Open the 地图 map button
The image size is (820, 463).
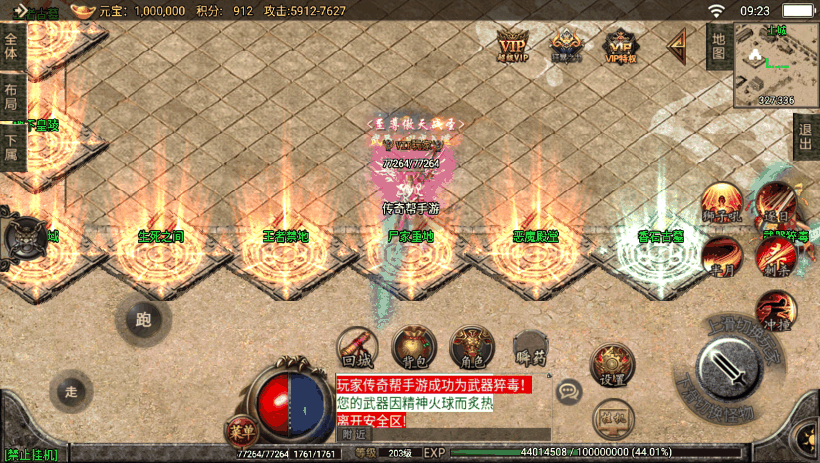[717, 45]
